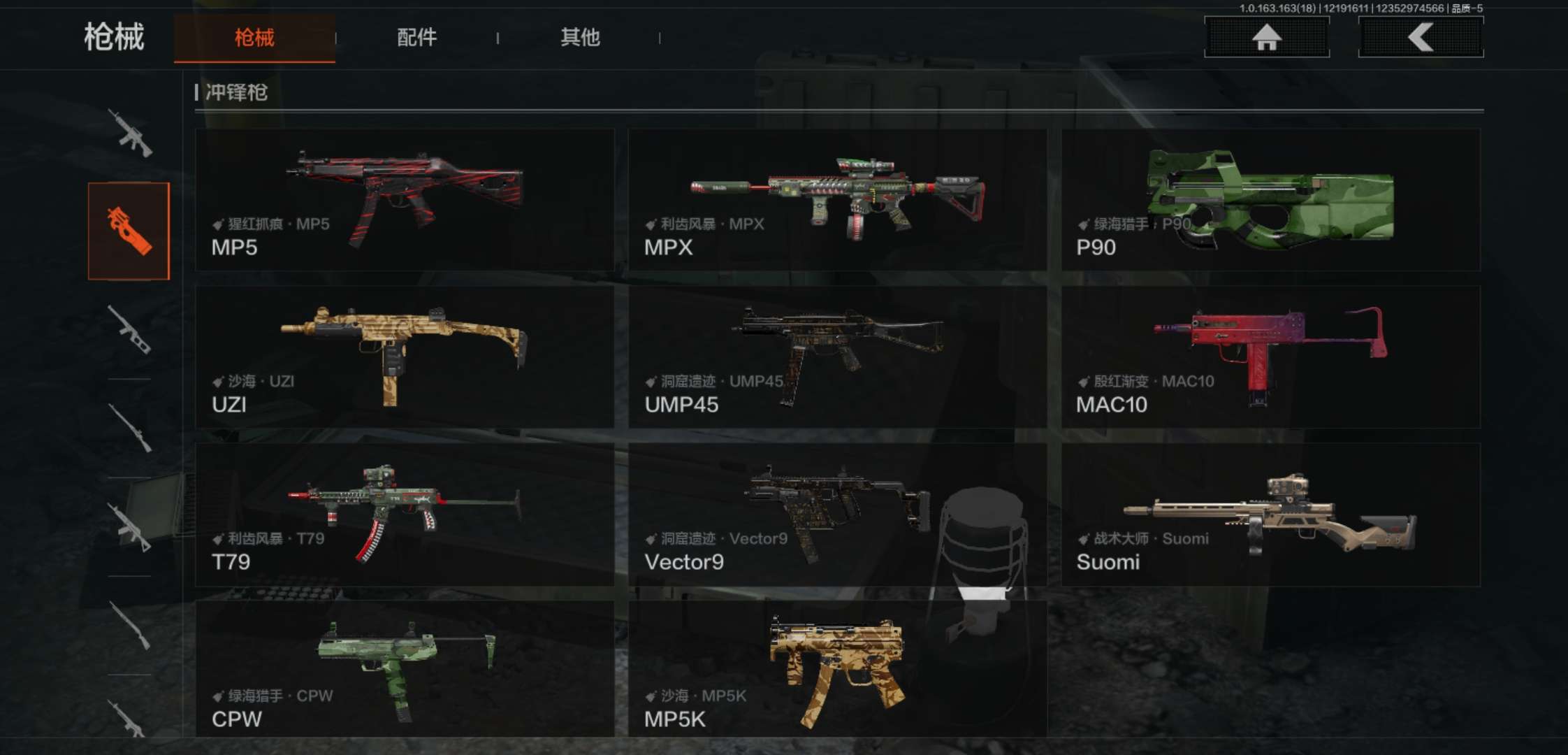Switch to the 配件 tab
1568x755 pixels.
[416, 38]
